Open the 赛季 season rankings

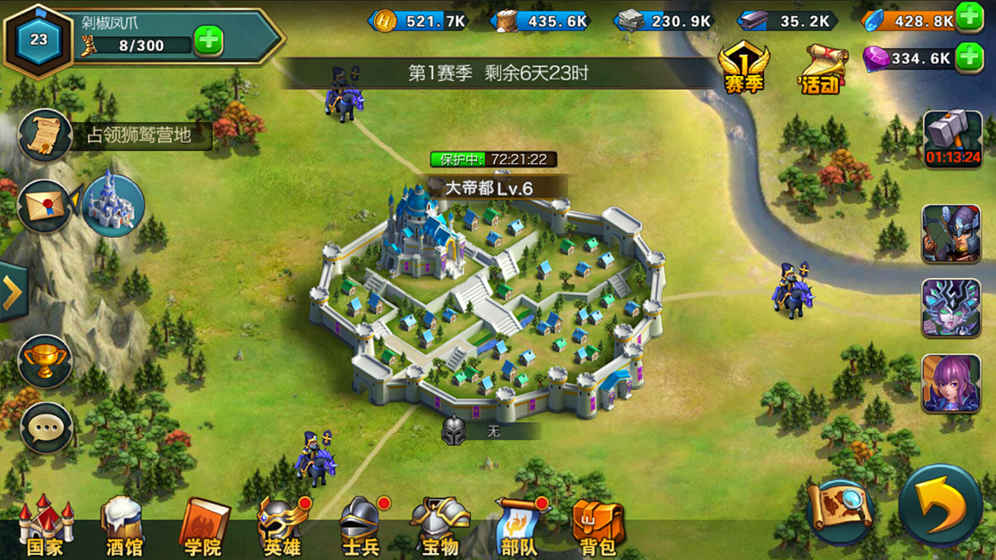coord(743,69)
